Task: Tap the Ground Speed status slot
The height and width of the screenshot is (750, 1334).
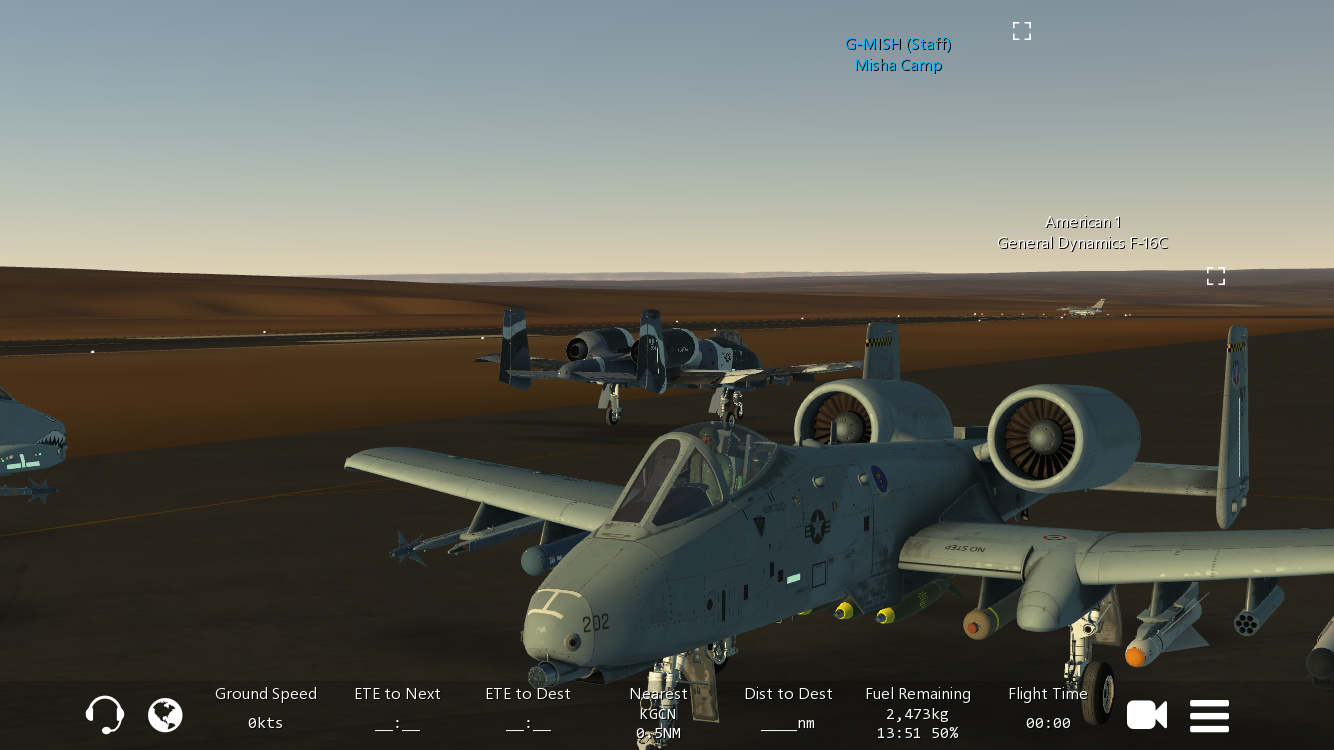Action: 266,708
